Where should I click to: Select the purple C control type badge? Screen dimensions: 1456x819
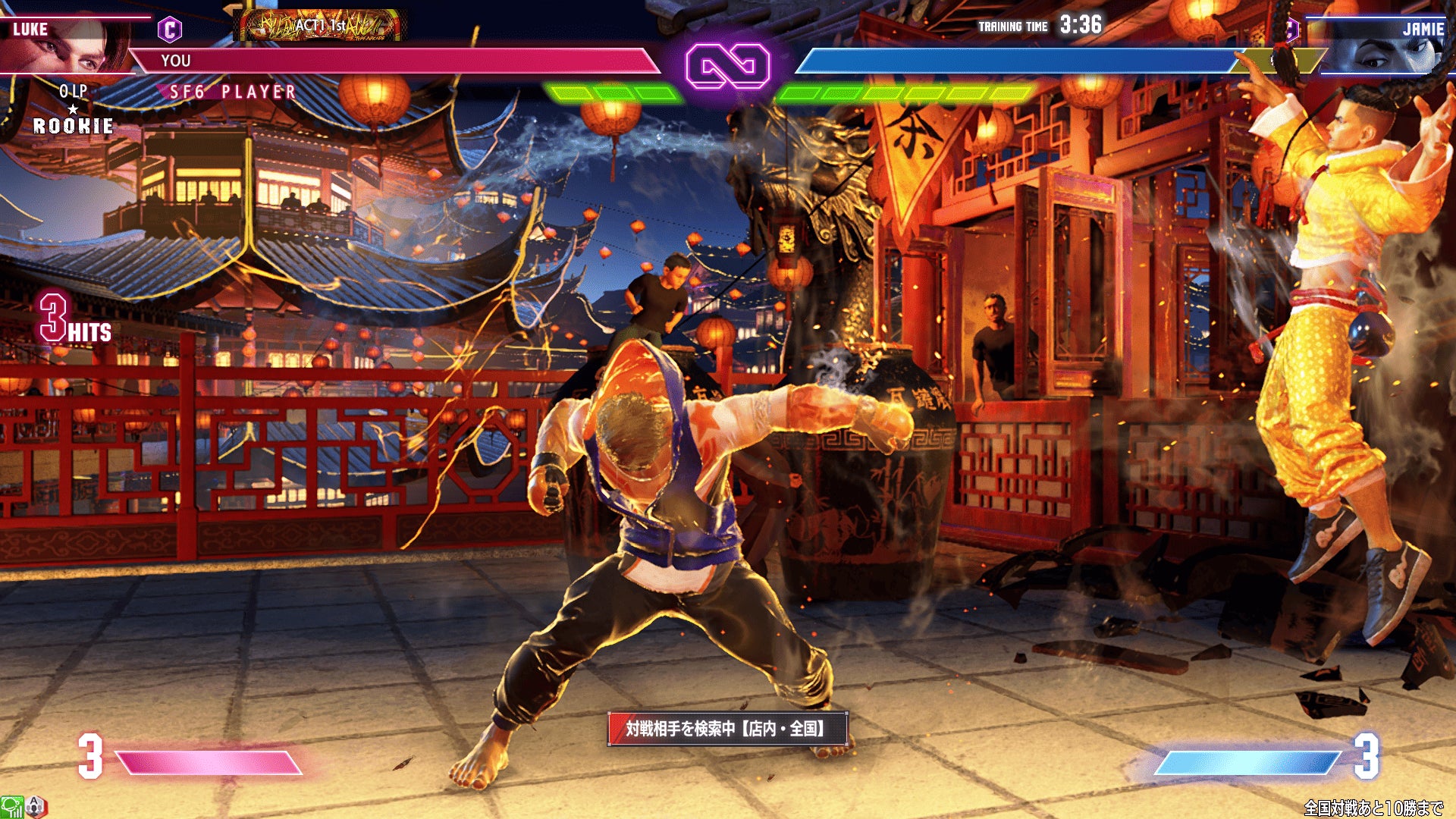point(170,30)
